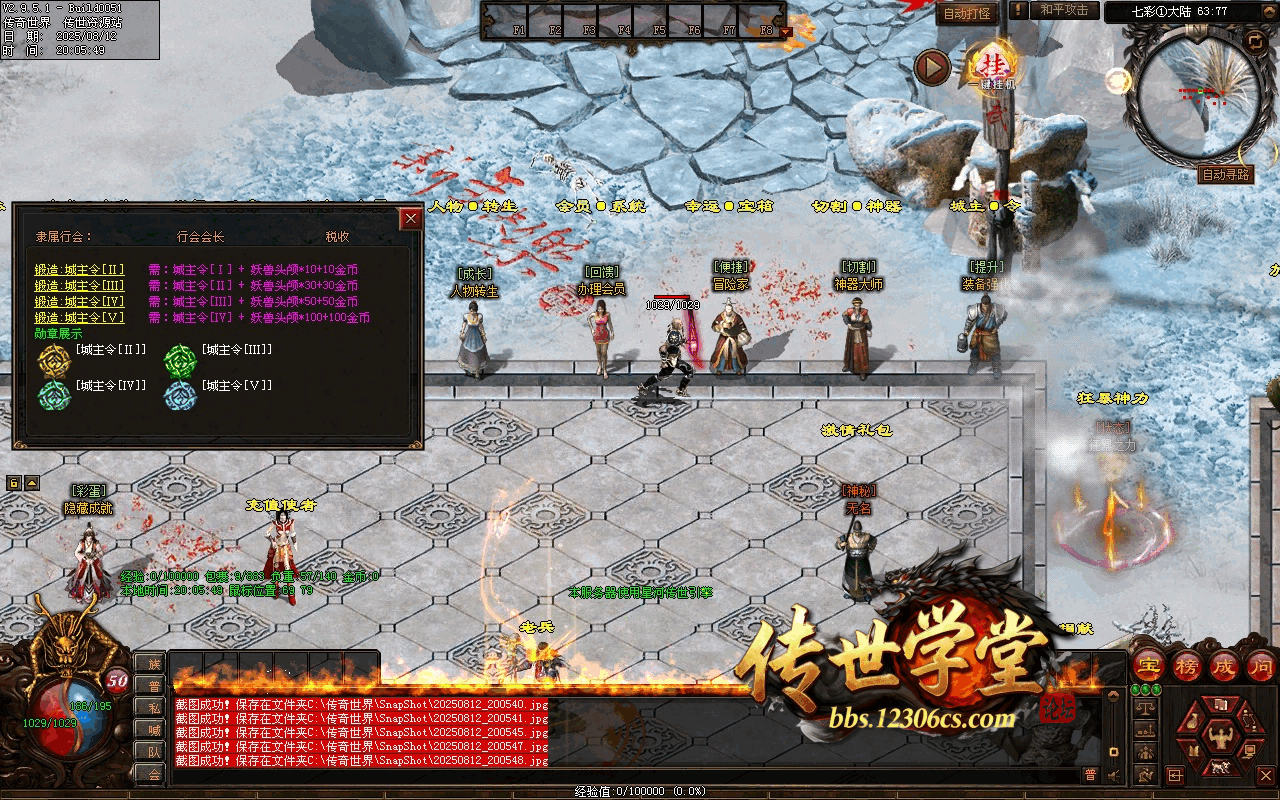
Task: Open the character panel muscle-figure icon
Action: pos(1219,738)
